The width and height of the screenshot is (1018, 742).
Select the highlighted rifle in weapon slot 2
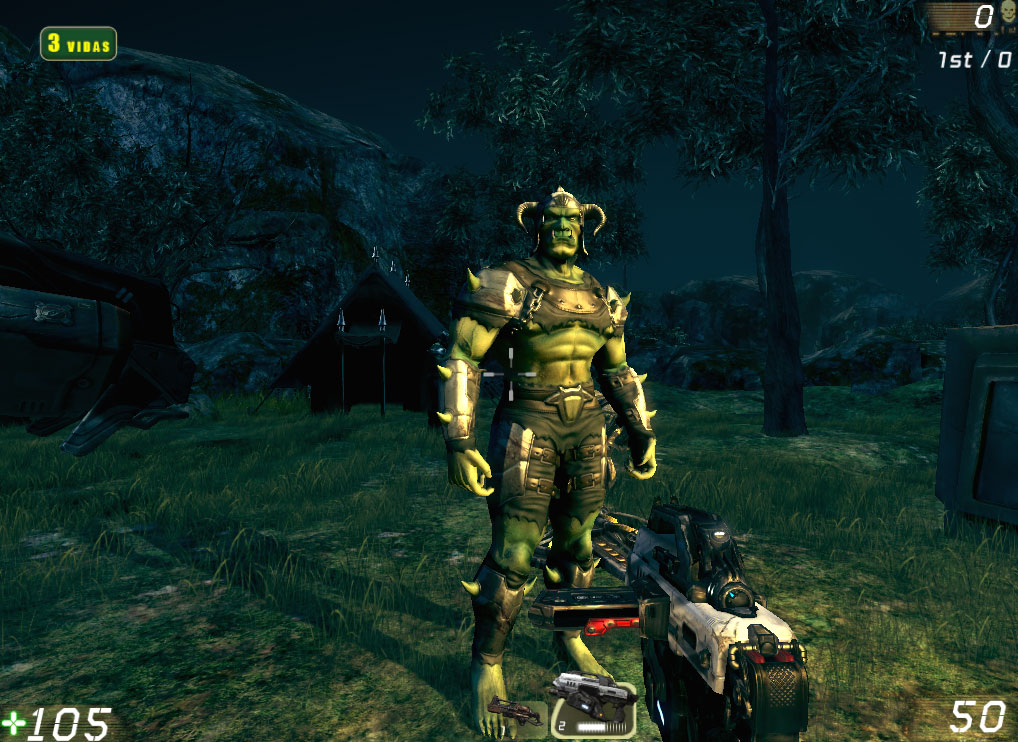[x=592, y=704]
